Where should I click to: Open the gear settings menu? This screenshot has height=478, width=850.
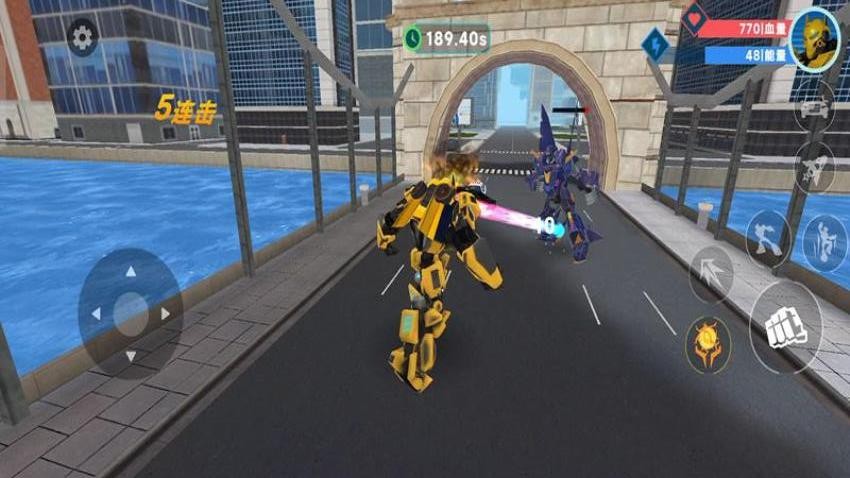click(x=82, y=38)
